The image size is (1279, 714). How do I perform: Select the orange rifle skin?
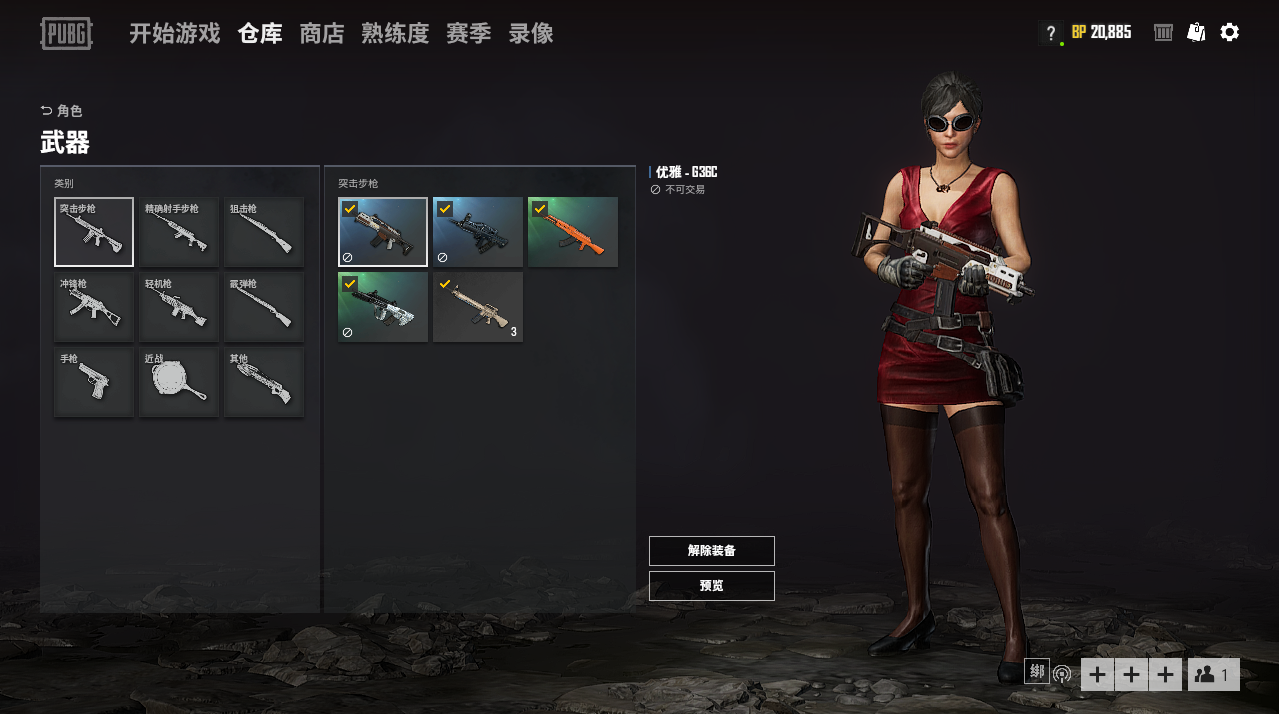573,232
